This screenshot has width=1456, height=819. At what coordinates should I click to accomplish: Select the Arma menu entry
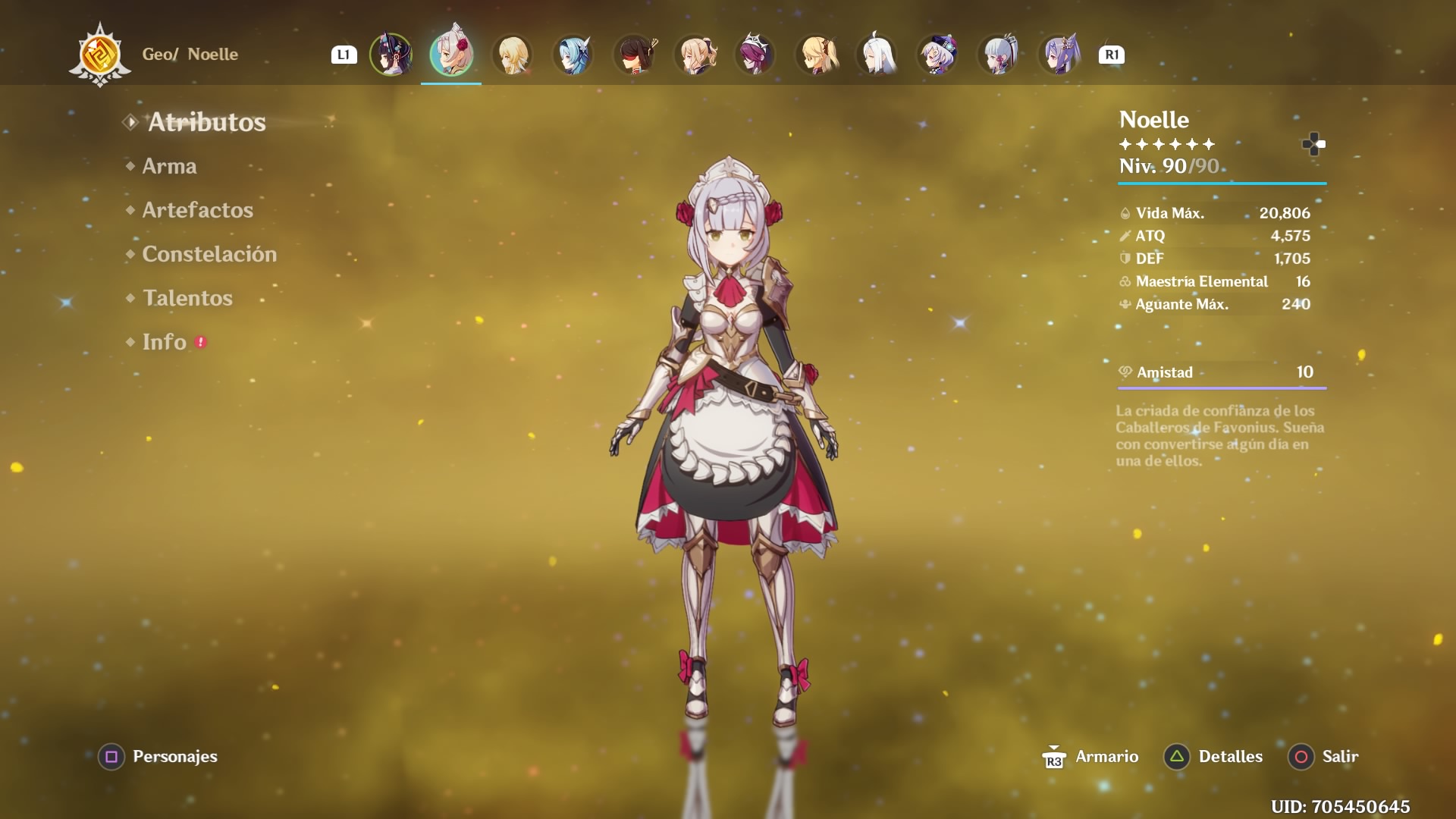pos(169,166)
